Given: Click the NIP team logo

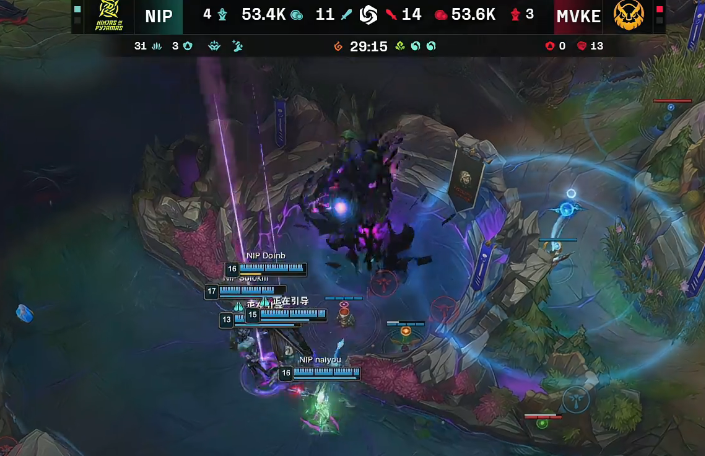Looking at the screenshot, I should [106, 16].
